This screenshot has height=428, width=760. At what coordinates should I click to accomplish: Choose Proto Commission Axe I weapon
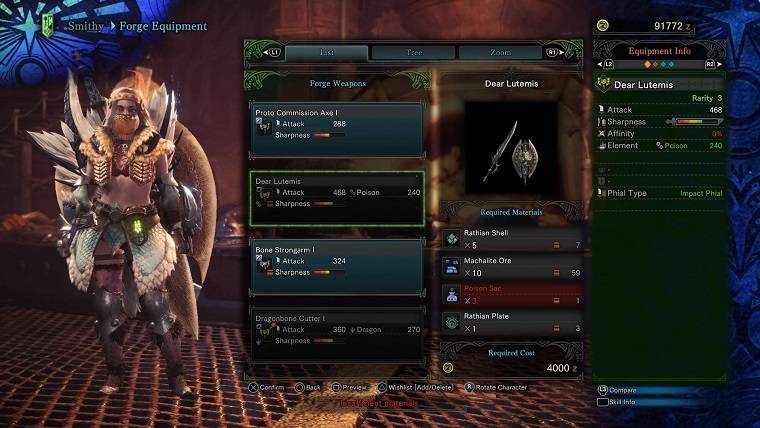tap(336, 128)
